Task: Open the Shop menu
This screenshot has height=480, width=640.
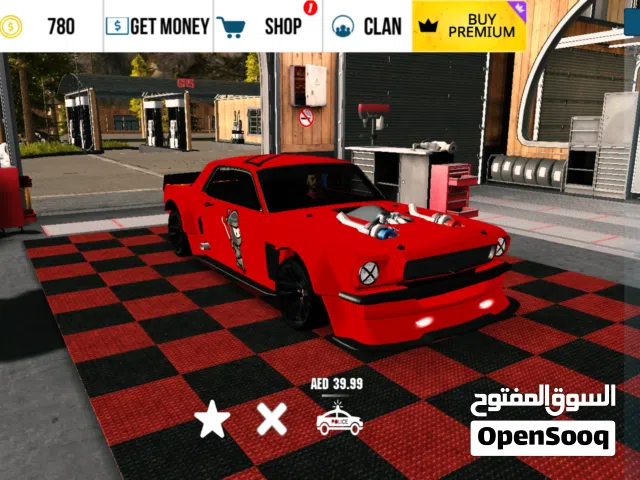Action: (267, 26)
